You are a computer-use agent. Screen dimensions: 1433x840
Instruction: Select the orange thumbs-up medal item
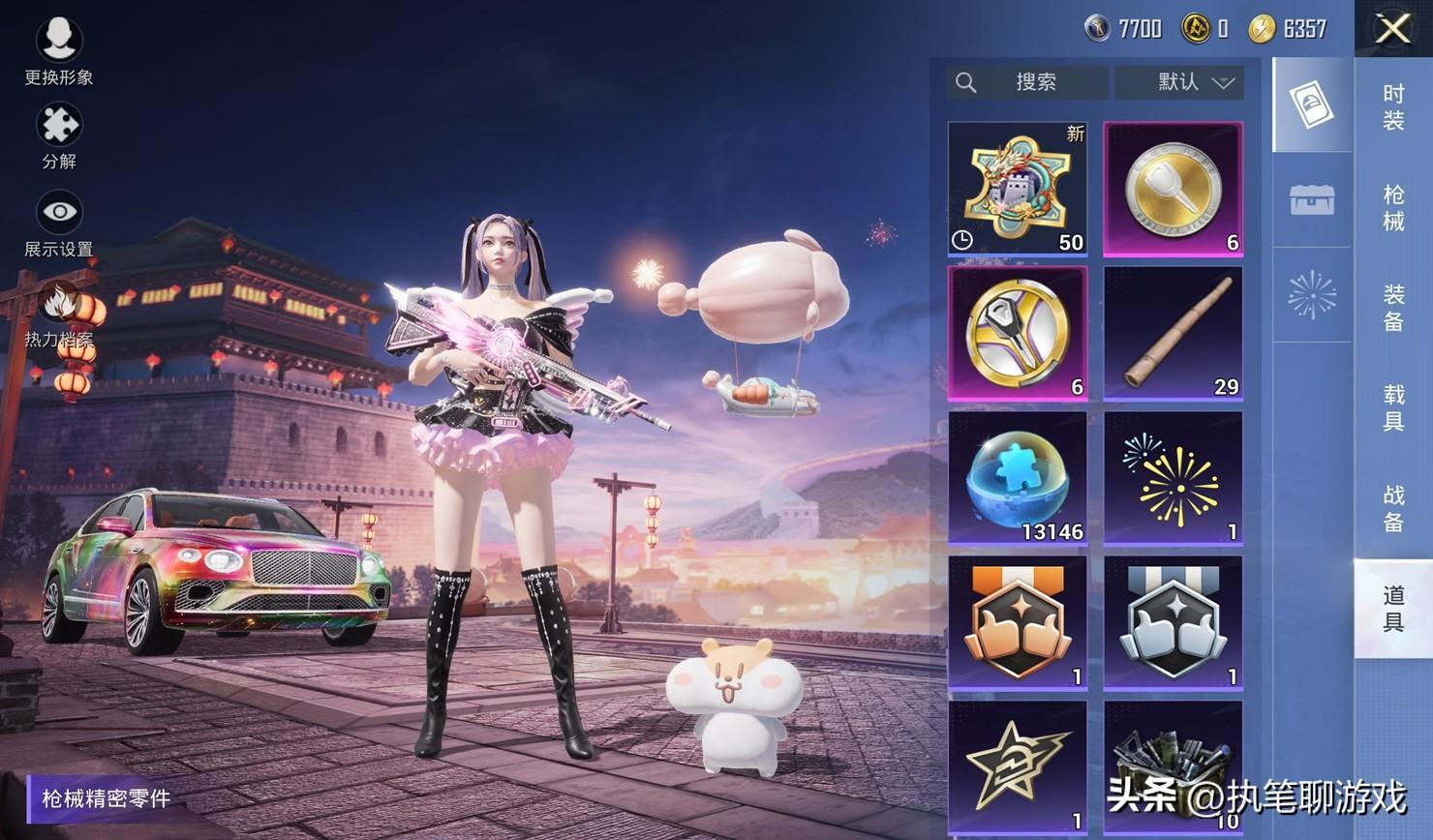pos(1018,622)
